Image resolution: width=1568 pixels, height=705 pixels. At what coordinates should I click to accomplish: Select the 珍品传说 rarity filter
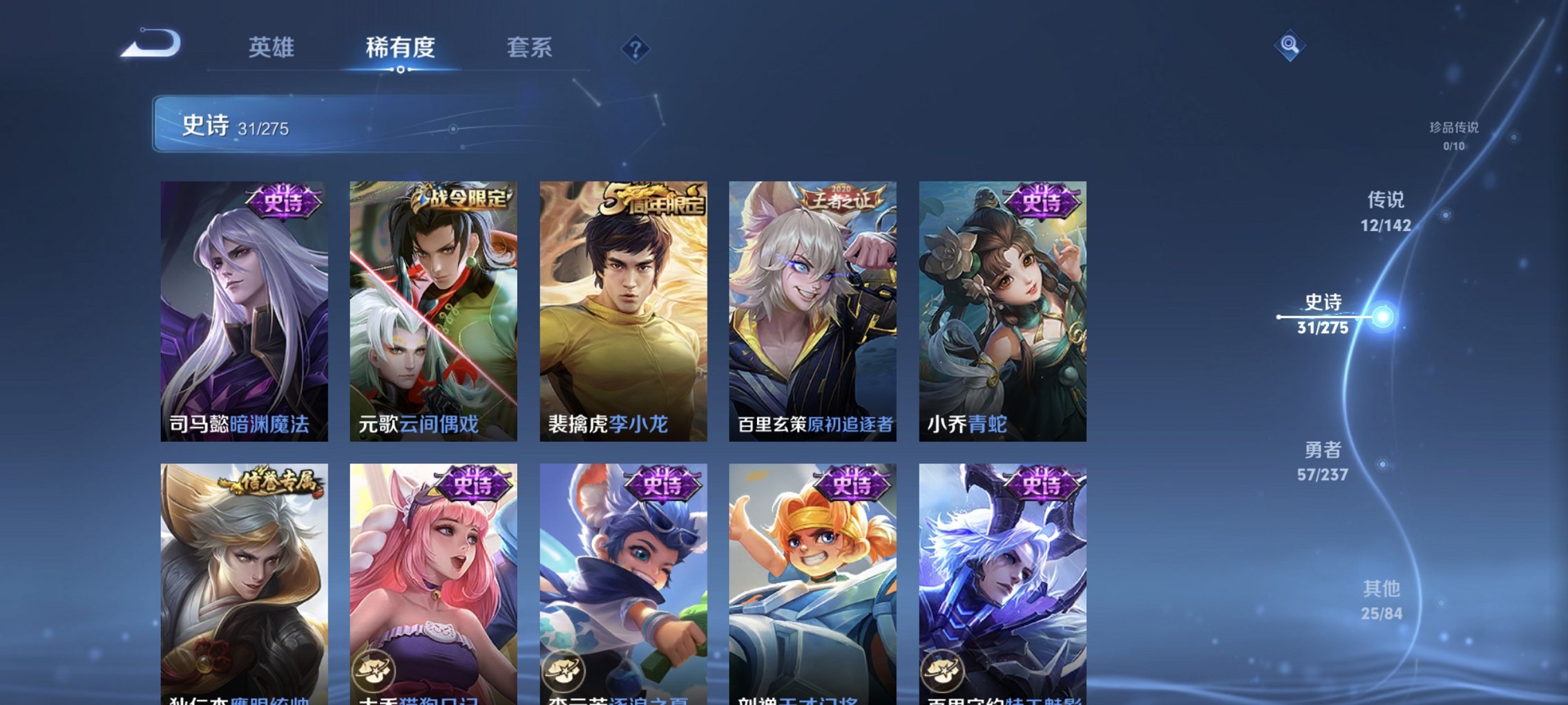[x=1455, y=135]
